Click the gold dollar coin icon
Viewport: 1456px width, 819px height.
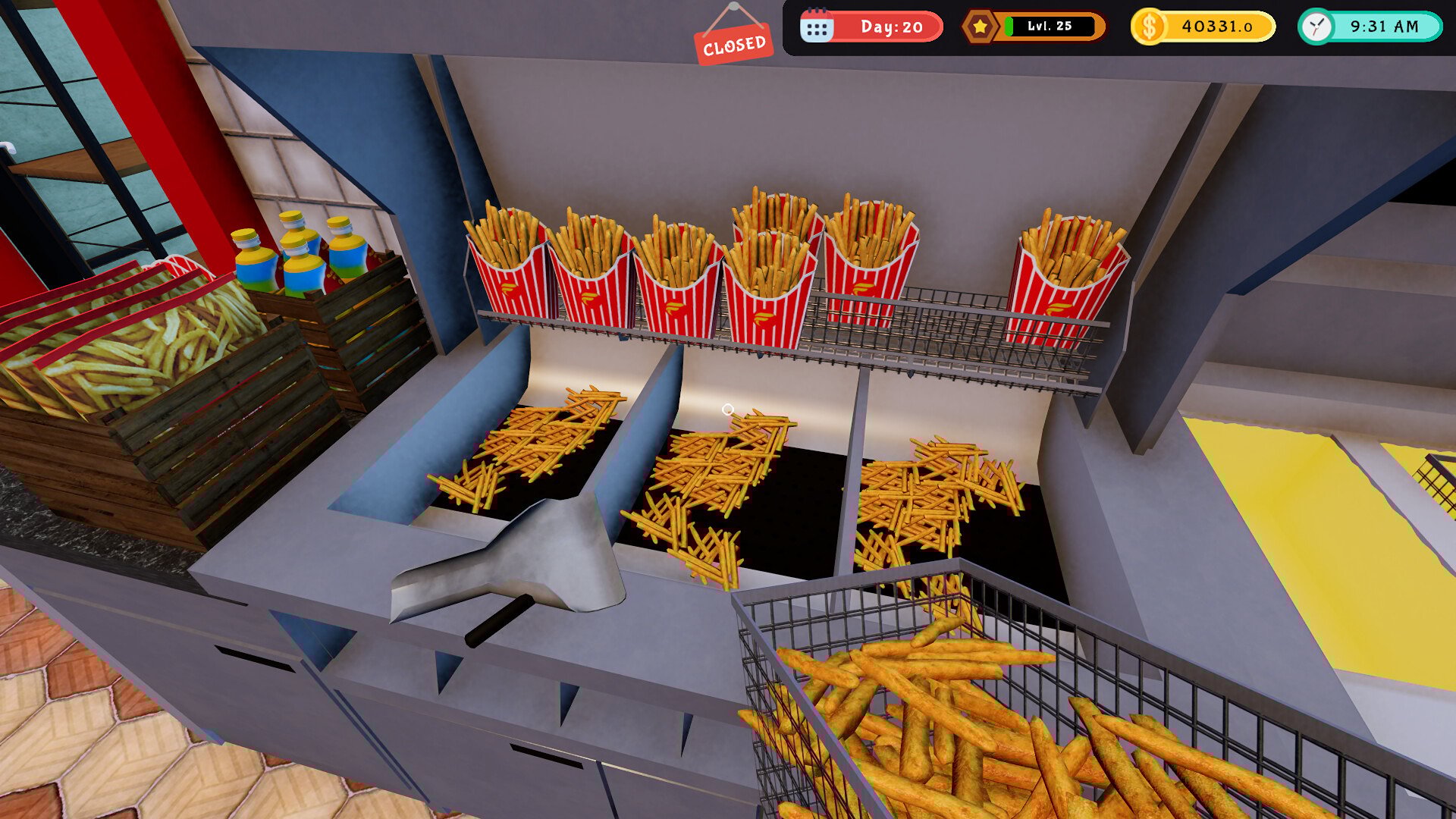(1150, 27)
